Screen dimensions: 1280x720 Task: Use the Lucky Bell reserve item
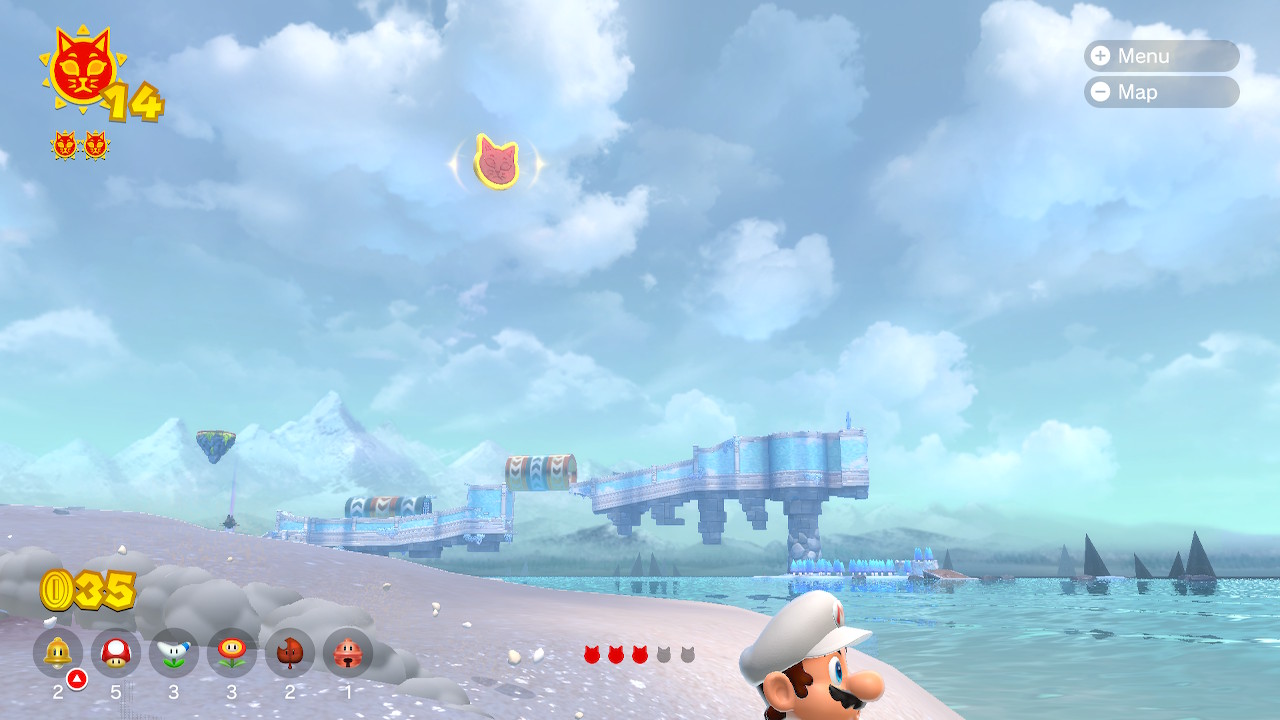coord(348,653)
